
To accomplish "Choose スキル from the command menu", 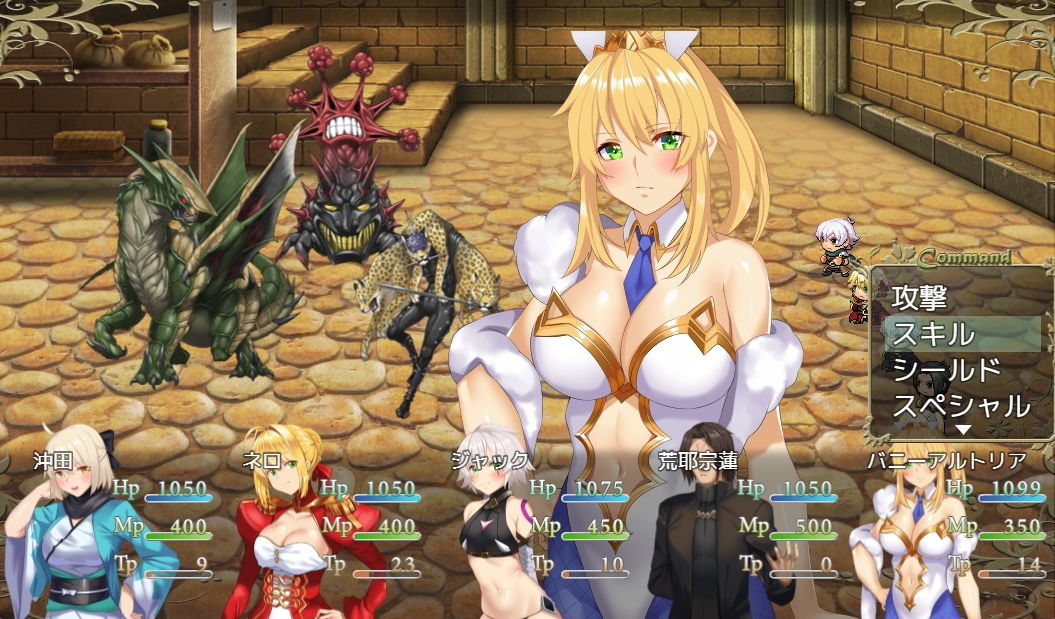I will pyautogui.click(x=933, y=334).
